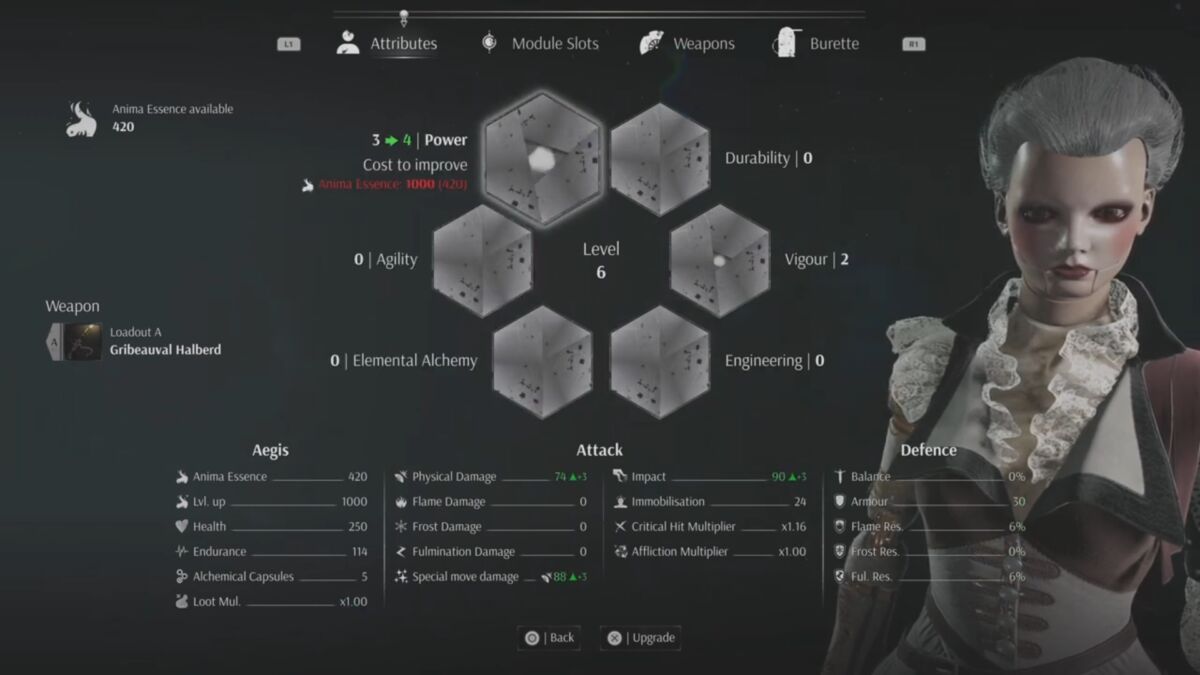
Task: Select the Engineering attribute hexagon
Action: [x=660, y=361]
